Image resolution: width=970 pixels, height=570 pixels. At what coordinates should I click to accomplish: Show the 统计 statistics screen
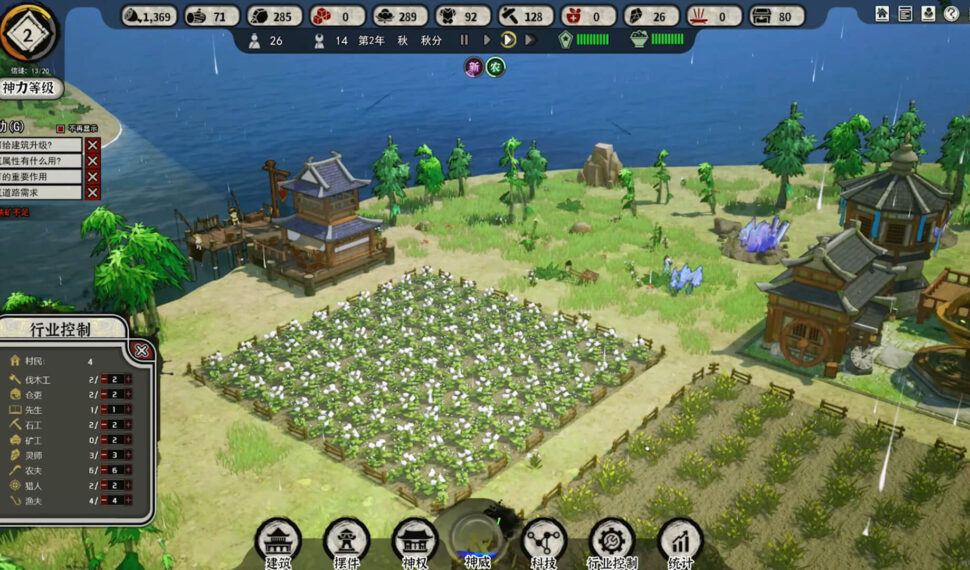pyautogui.click(x=680, y=541)
